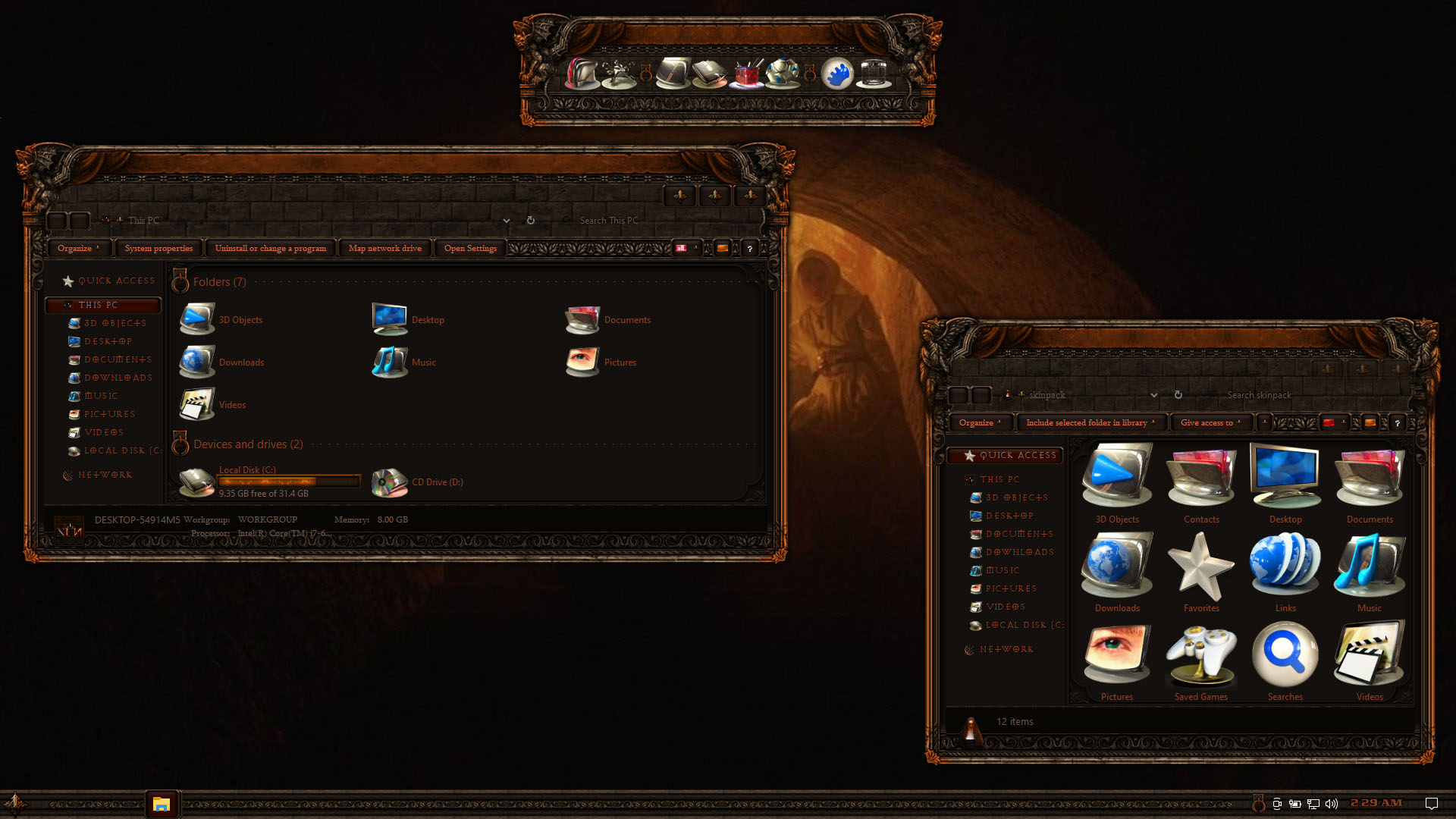The height and width of the screenshot is (819, 1456).
Task: Click the File Explorer taskbar icon
Action: pos(161,804)
